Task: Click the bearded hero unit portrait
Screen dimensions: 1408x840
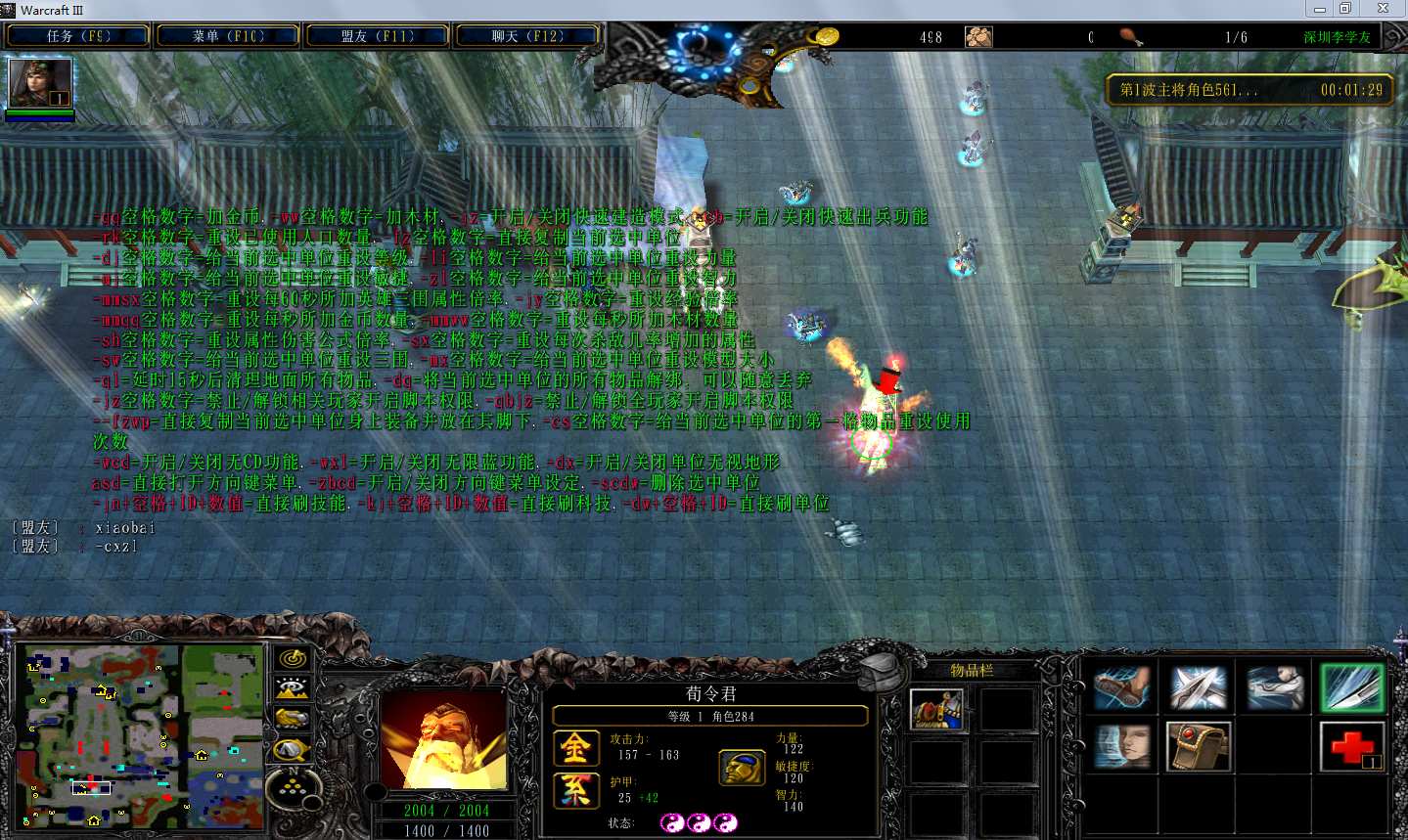Action: pos(443,742)
